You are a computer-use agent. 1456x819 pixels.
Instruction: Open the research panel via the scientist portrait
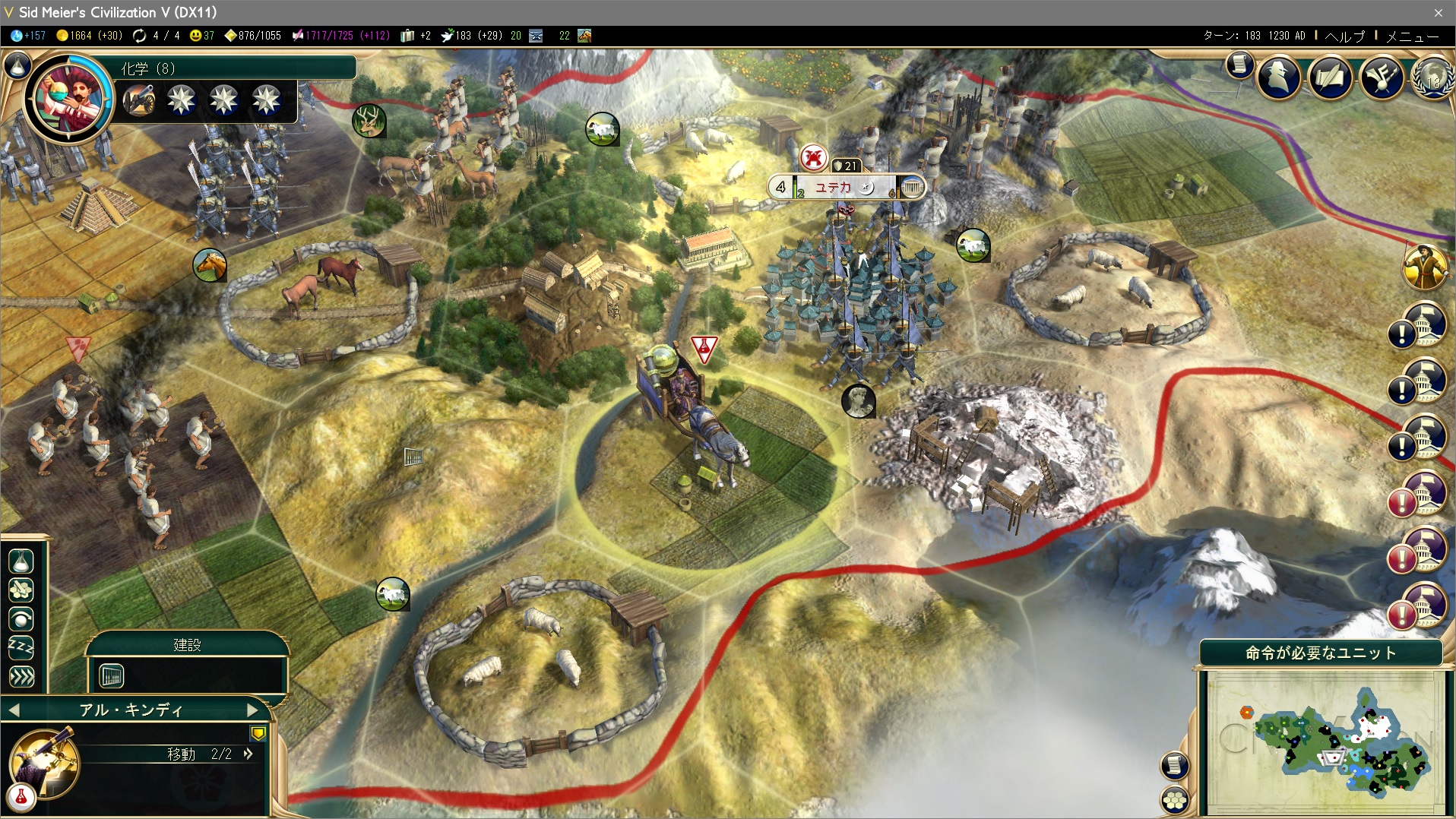(68, 97)
